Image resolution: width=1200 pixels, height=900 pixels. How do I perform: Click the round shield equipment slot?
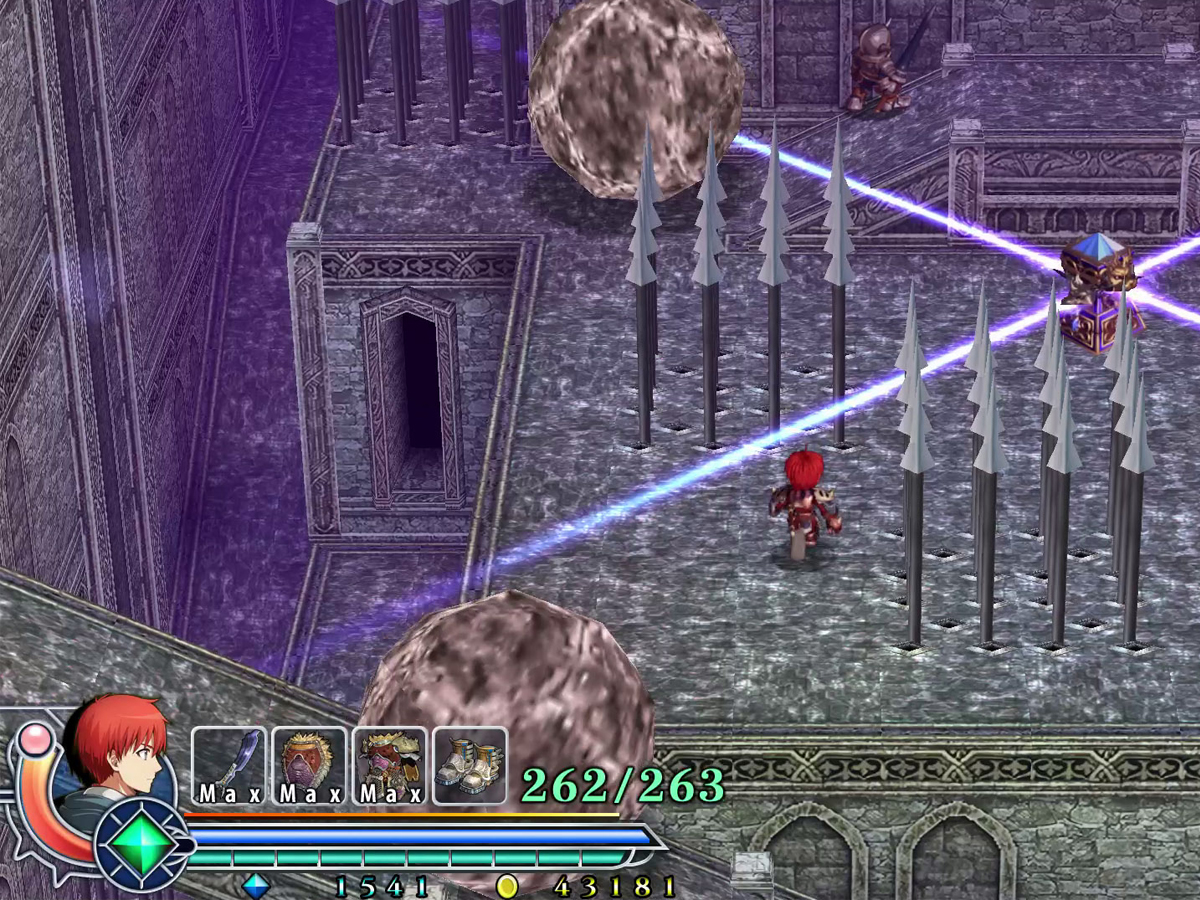click(x=309, y=765)
